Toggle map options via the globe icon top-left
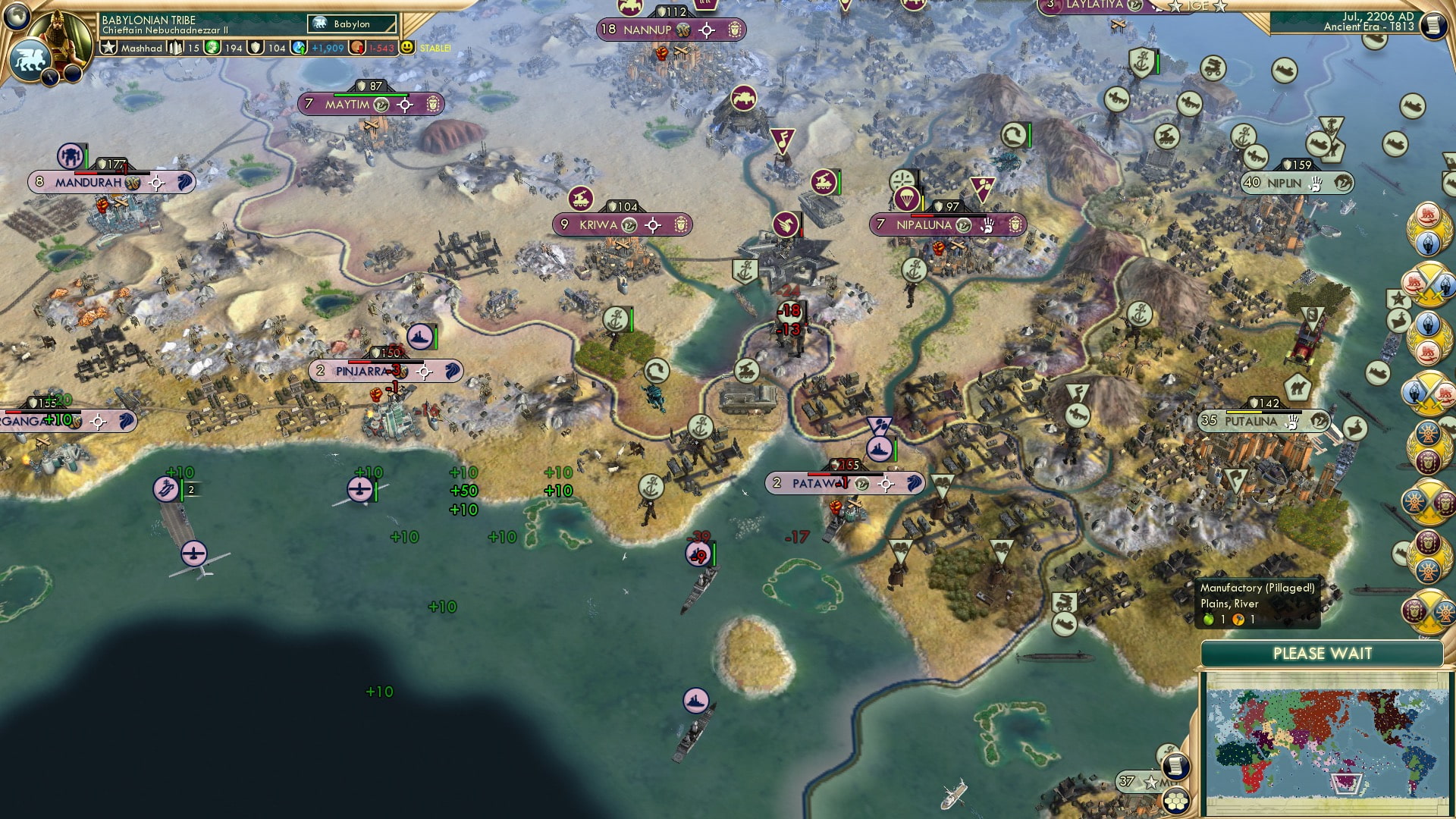The image size is (1456, 819). click(x=17, y=19)
